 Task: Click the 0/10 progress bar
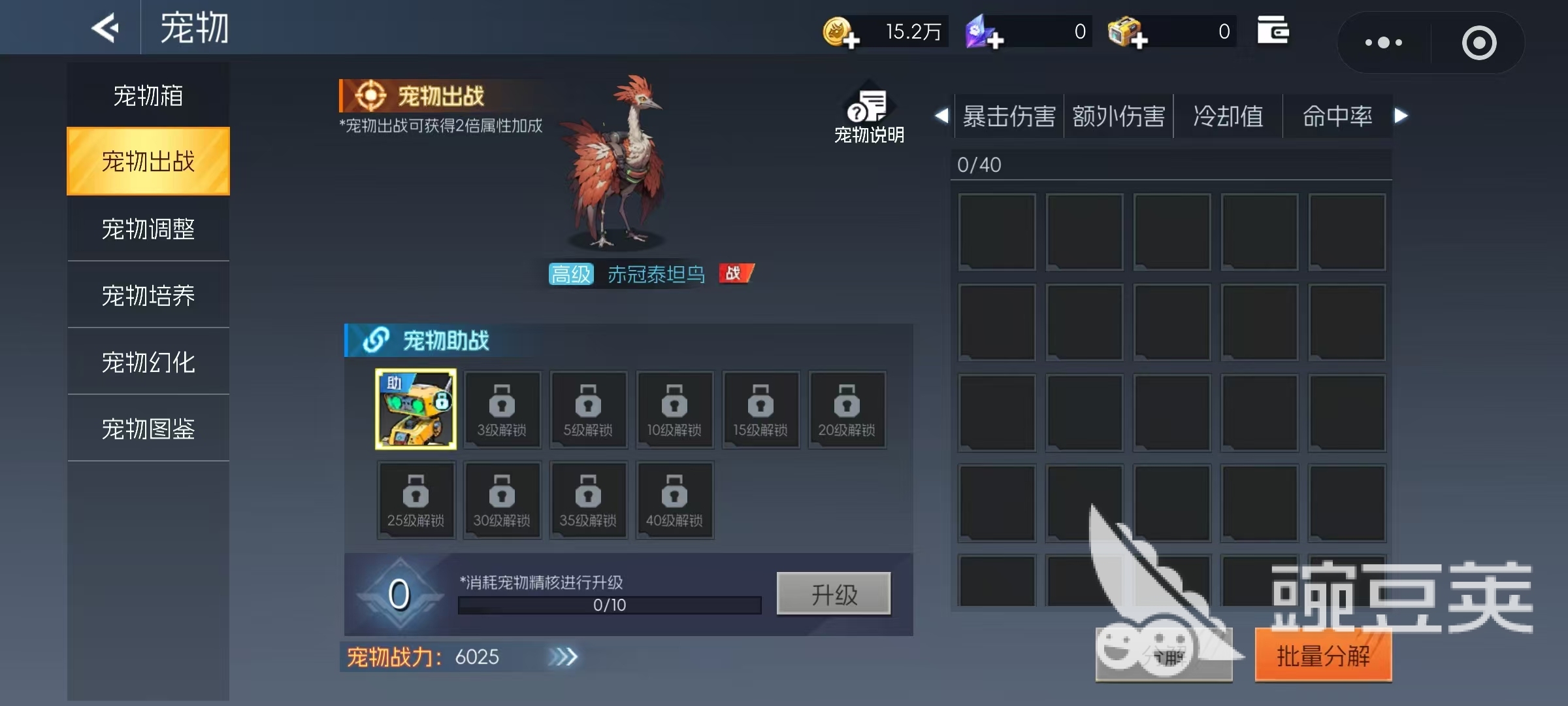(x=609, y=605)
